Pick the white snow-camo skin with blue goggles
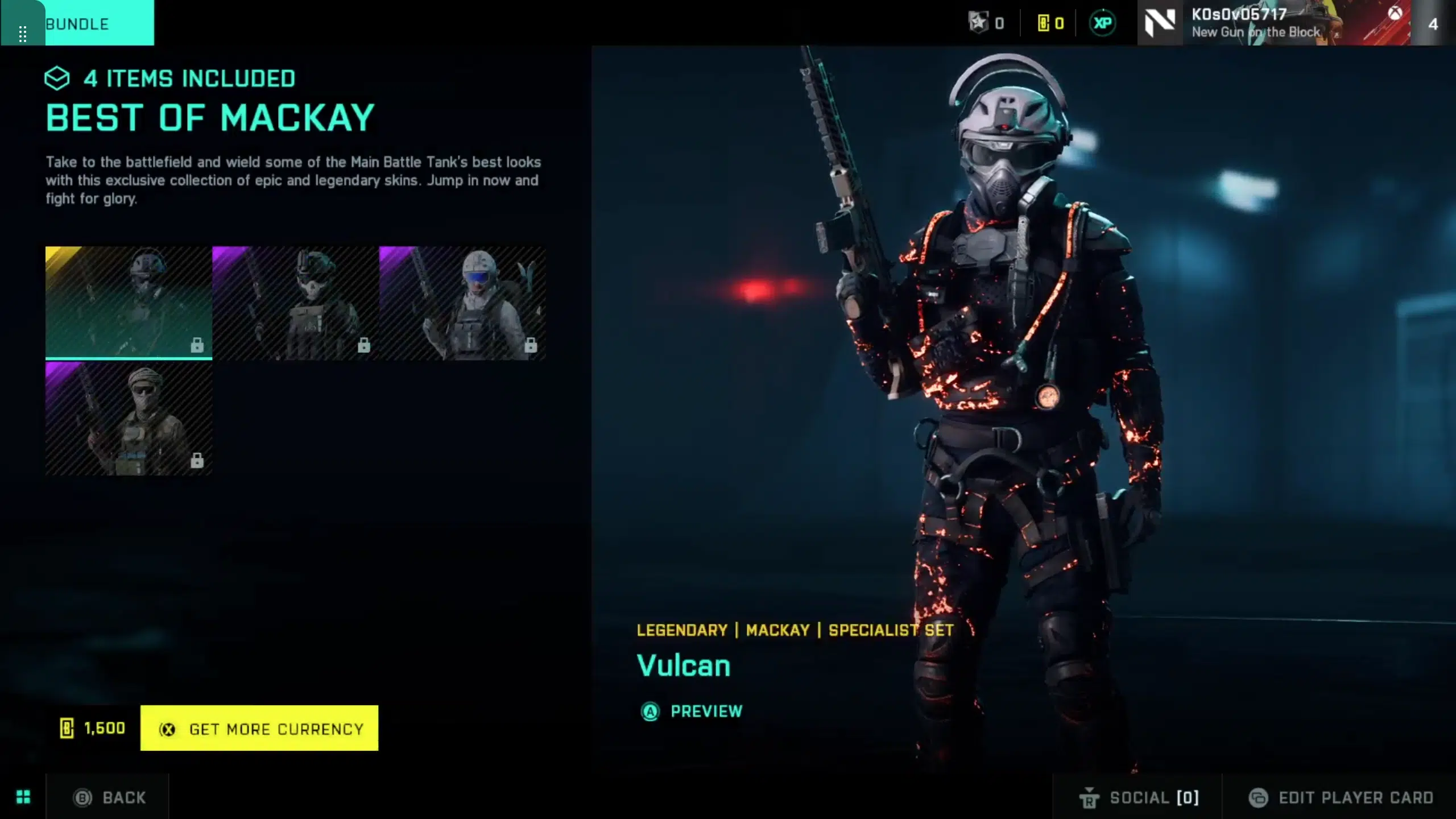Screen dimensions: 1456x819 pyautogui.click(x=462, y=303)
